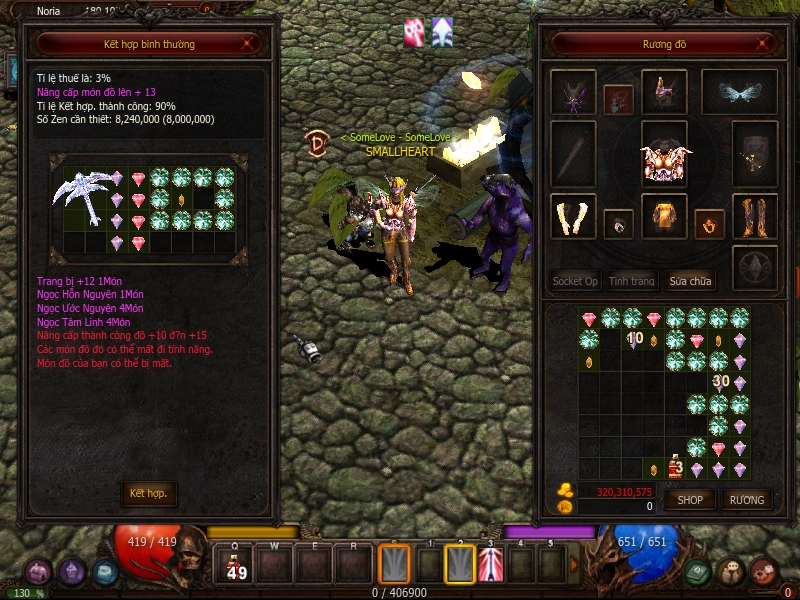Screen dimensions: 800x600
Task: Select the equipped pants slot
Action: pyautogui.click(x=664, y=216)
